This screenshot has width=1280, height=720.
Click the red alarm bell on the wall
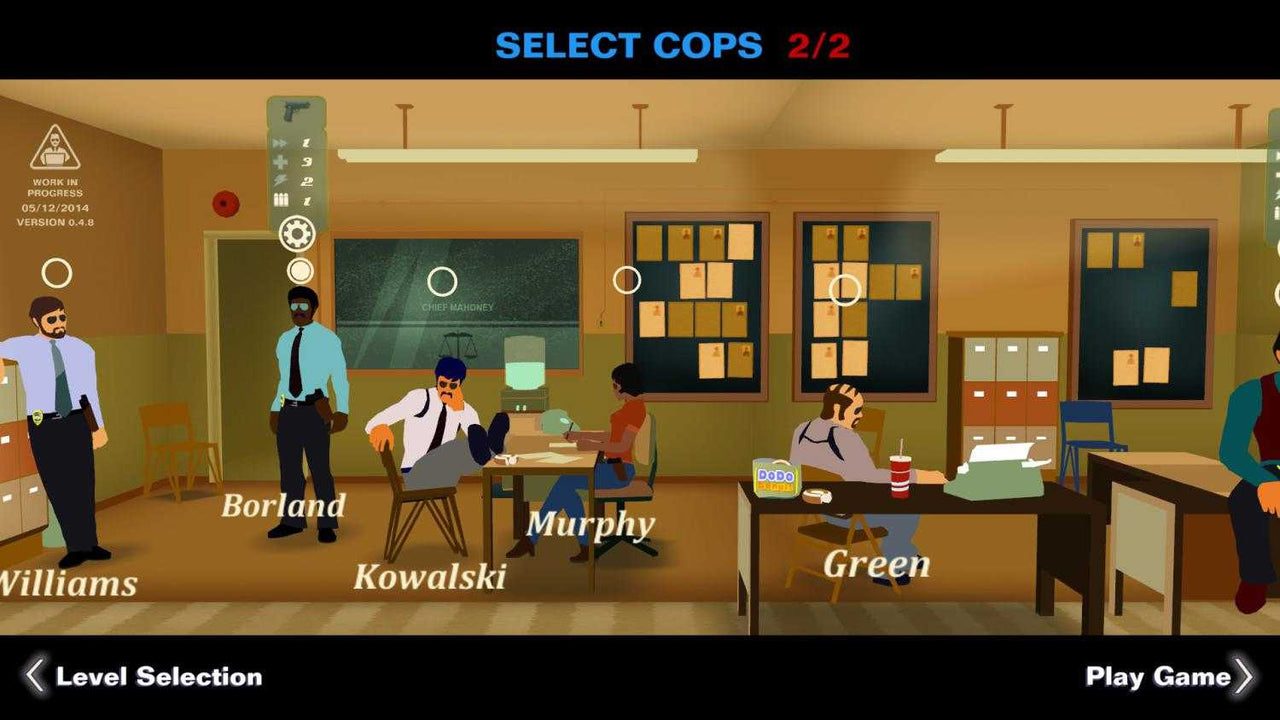(x=227, y=204)
